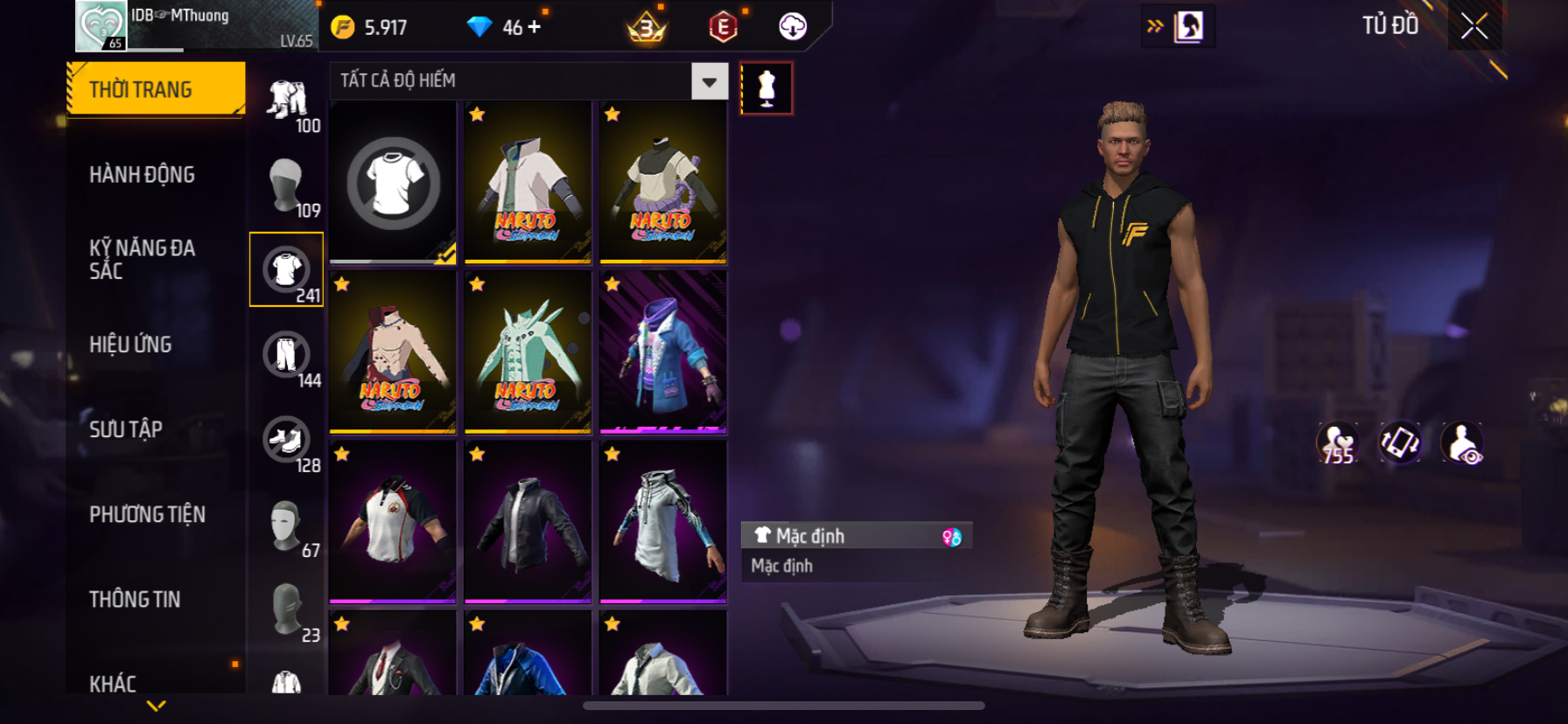Close the wardrobe with the X button
This screenshot has height=724, width=1568.
[x=1474, y=27]
